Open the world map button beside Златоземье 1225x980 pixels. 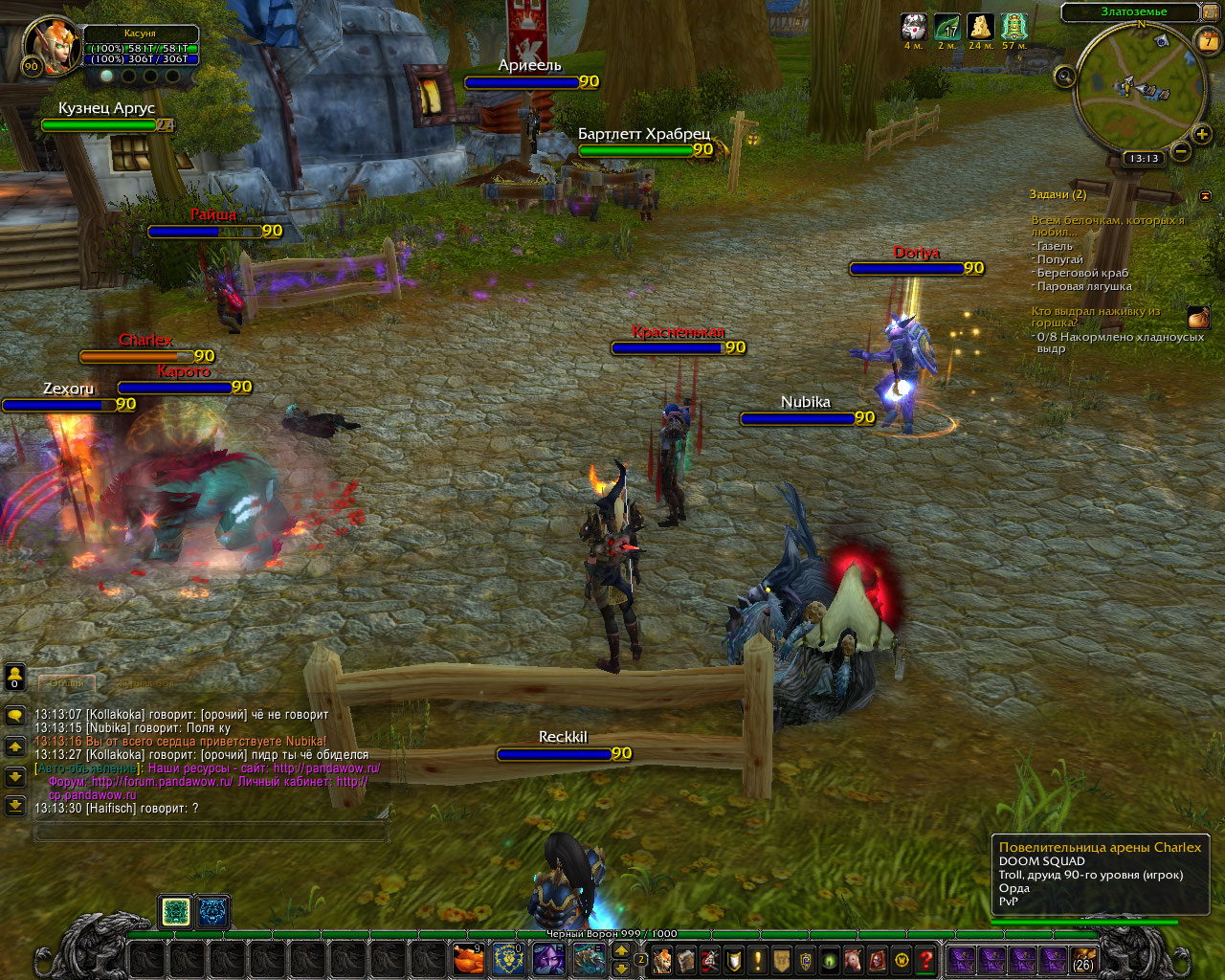coord(1212,12)
